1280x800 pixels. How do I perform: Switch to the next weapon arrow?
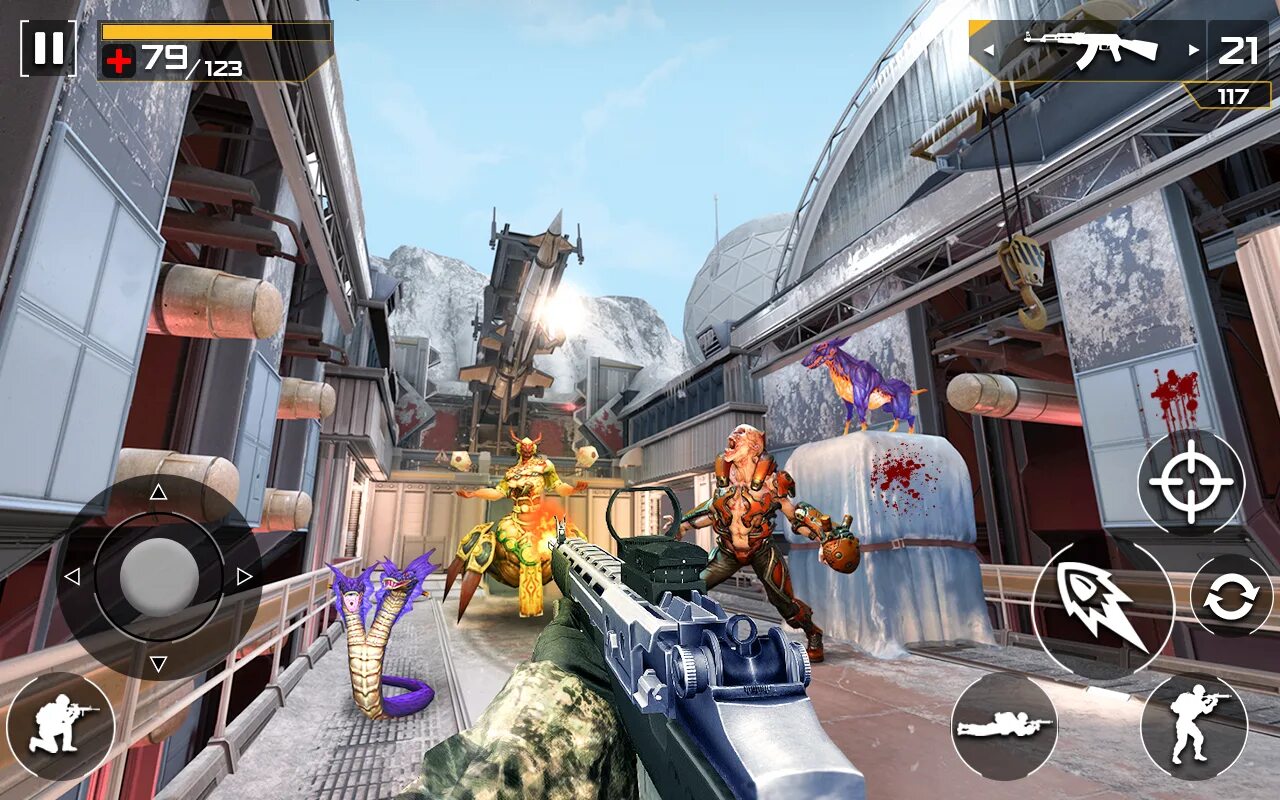(x=1192, y=49)
